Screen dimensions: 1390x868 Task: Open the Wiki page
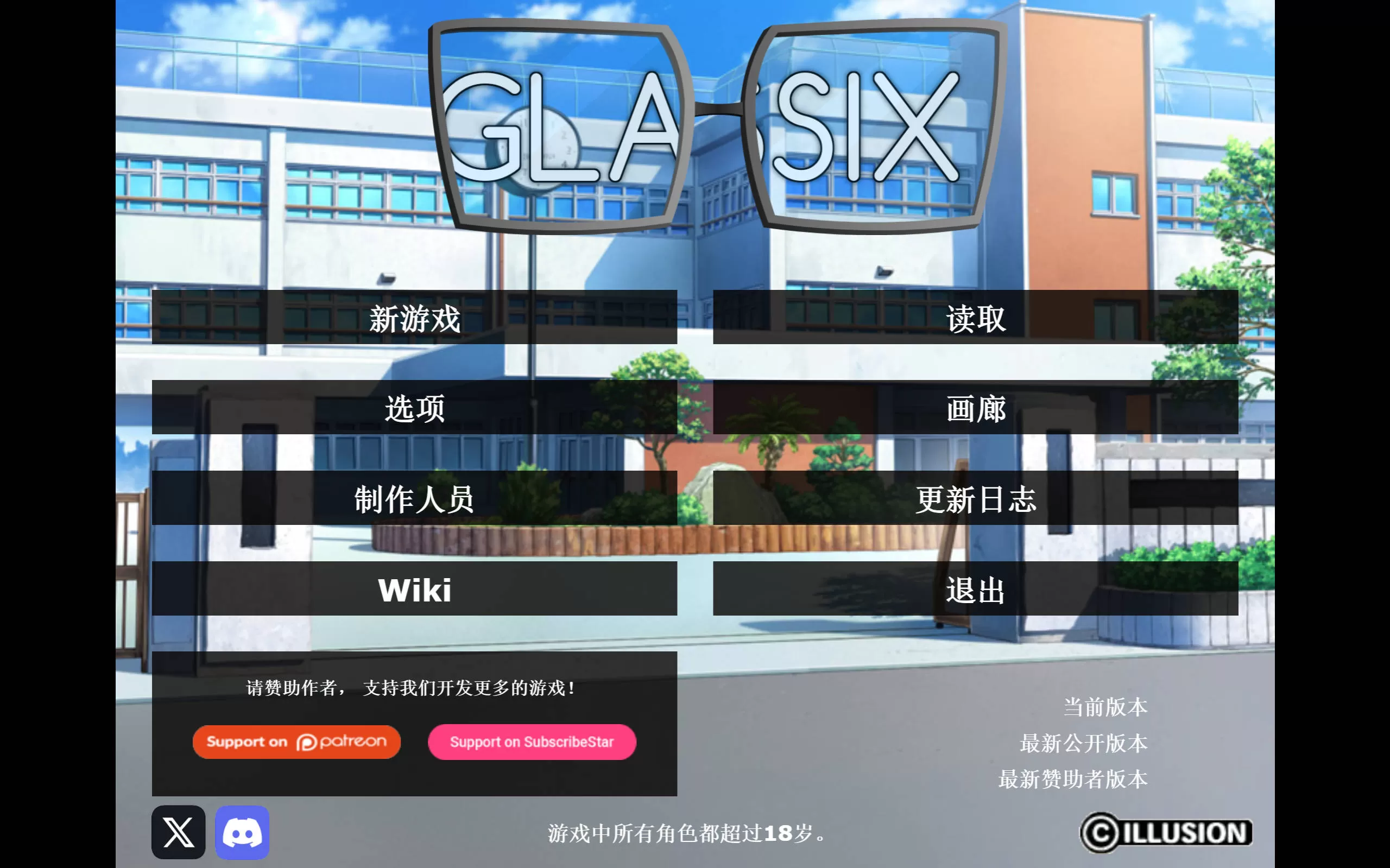[414, 591]
